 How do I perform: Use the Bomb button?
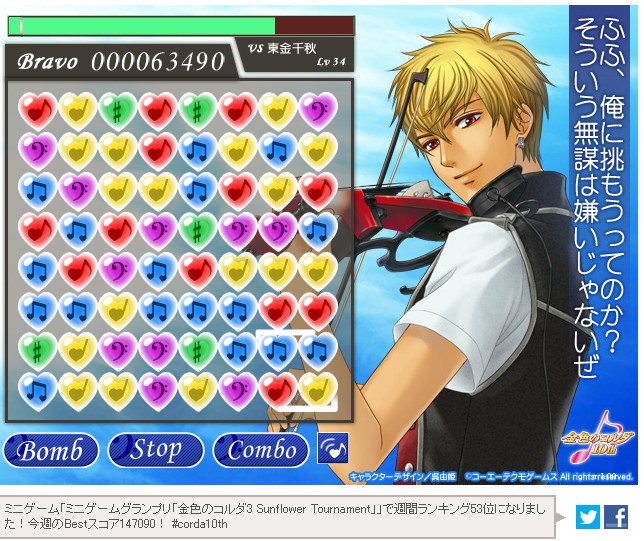50,450
